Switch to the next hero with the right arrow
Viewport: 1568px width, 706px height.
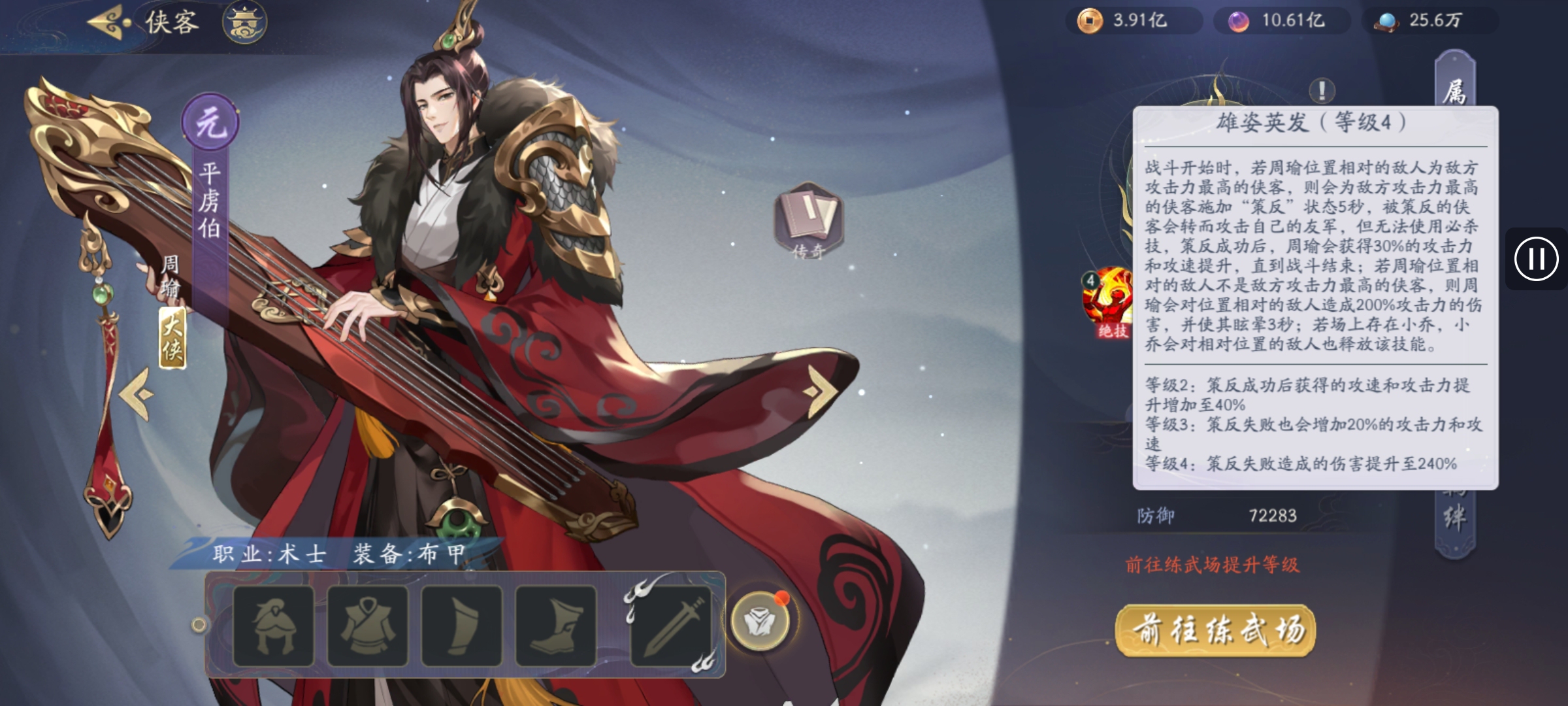[821, 390]
